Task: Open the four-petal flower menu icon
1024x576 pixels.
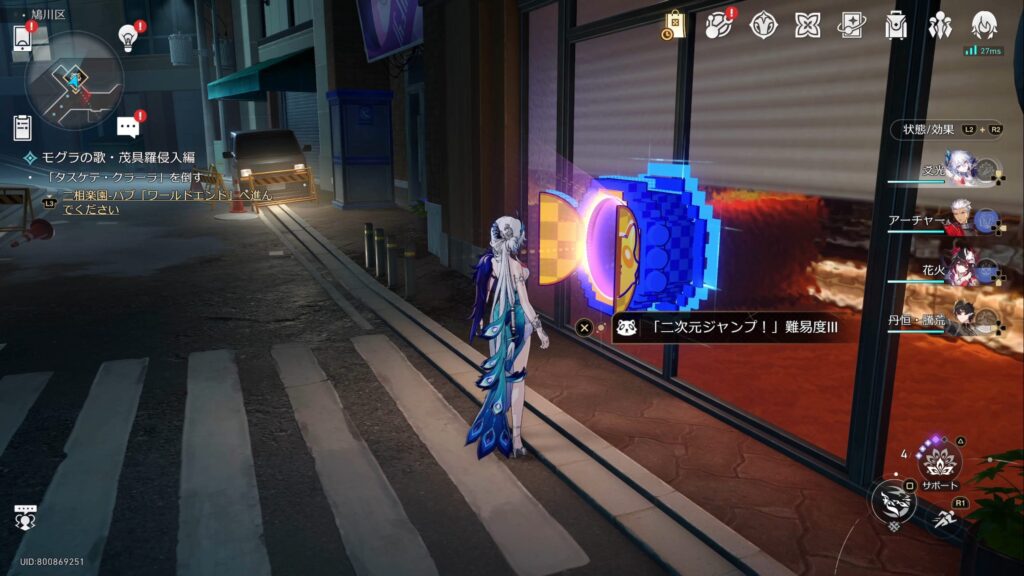Action: click(x=807, y=24)
